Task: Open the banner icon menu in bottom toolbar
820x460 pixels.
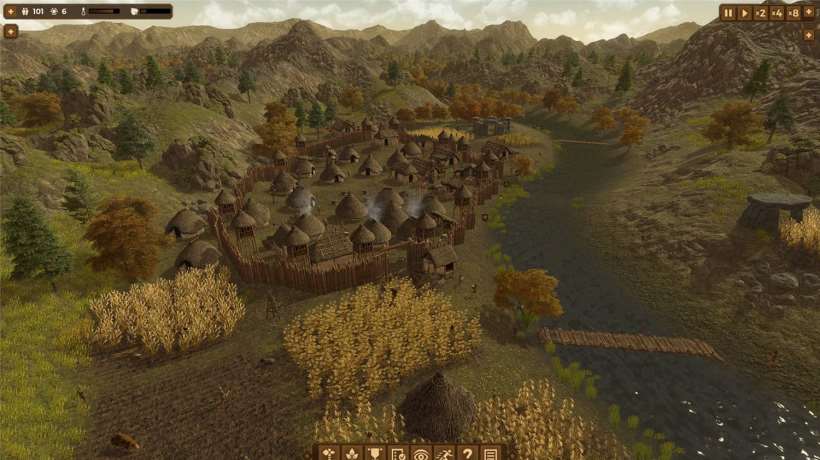Action: [375, 453]
